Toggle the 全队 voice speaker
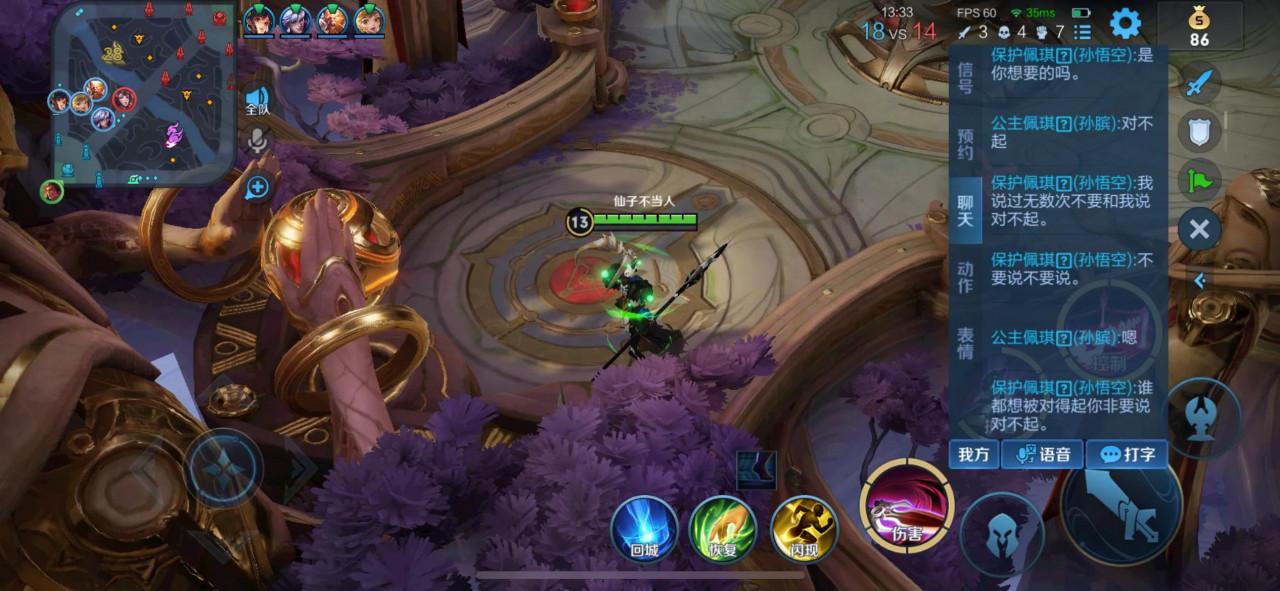This screenshot has height=591, width=1280. point(257,102)
